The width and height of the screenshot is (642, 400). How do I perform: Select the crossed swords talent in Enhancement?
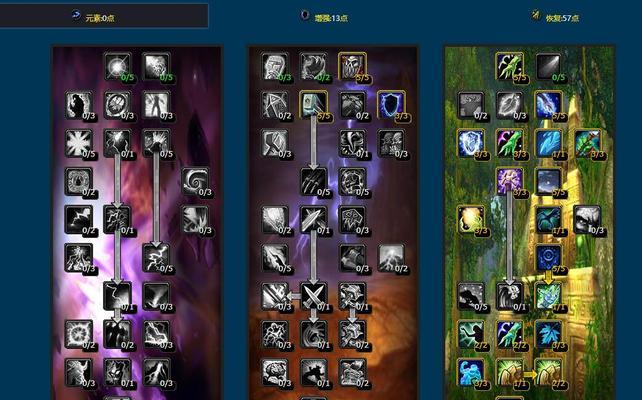[314, 295]
